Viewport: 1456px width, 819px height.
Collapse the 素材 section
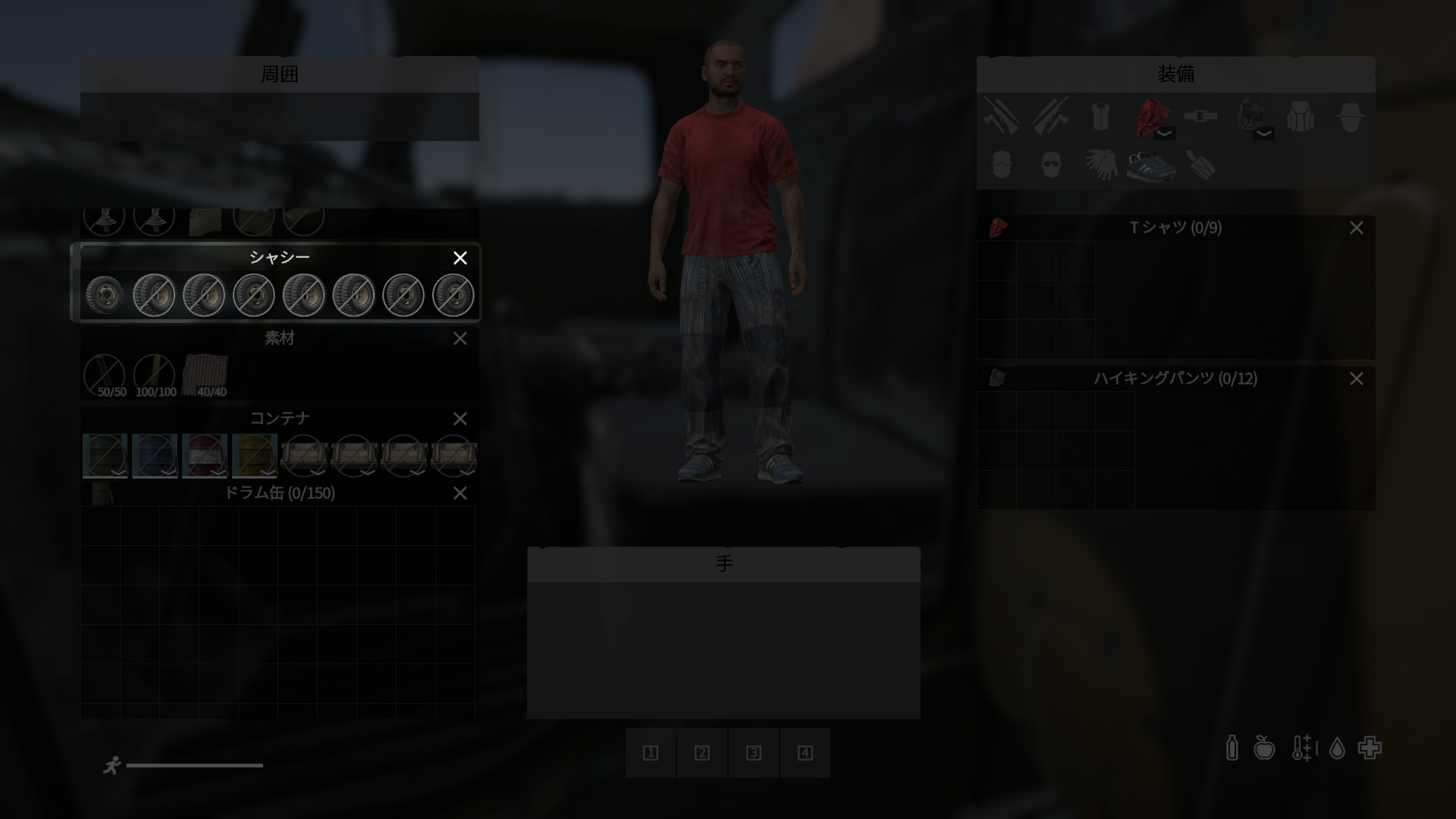(460, 339)
